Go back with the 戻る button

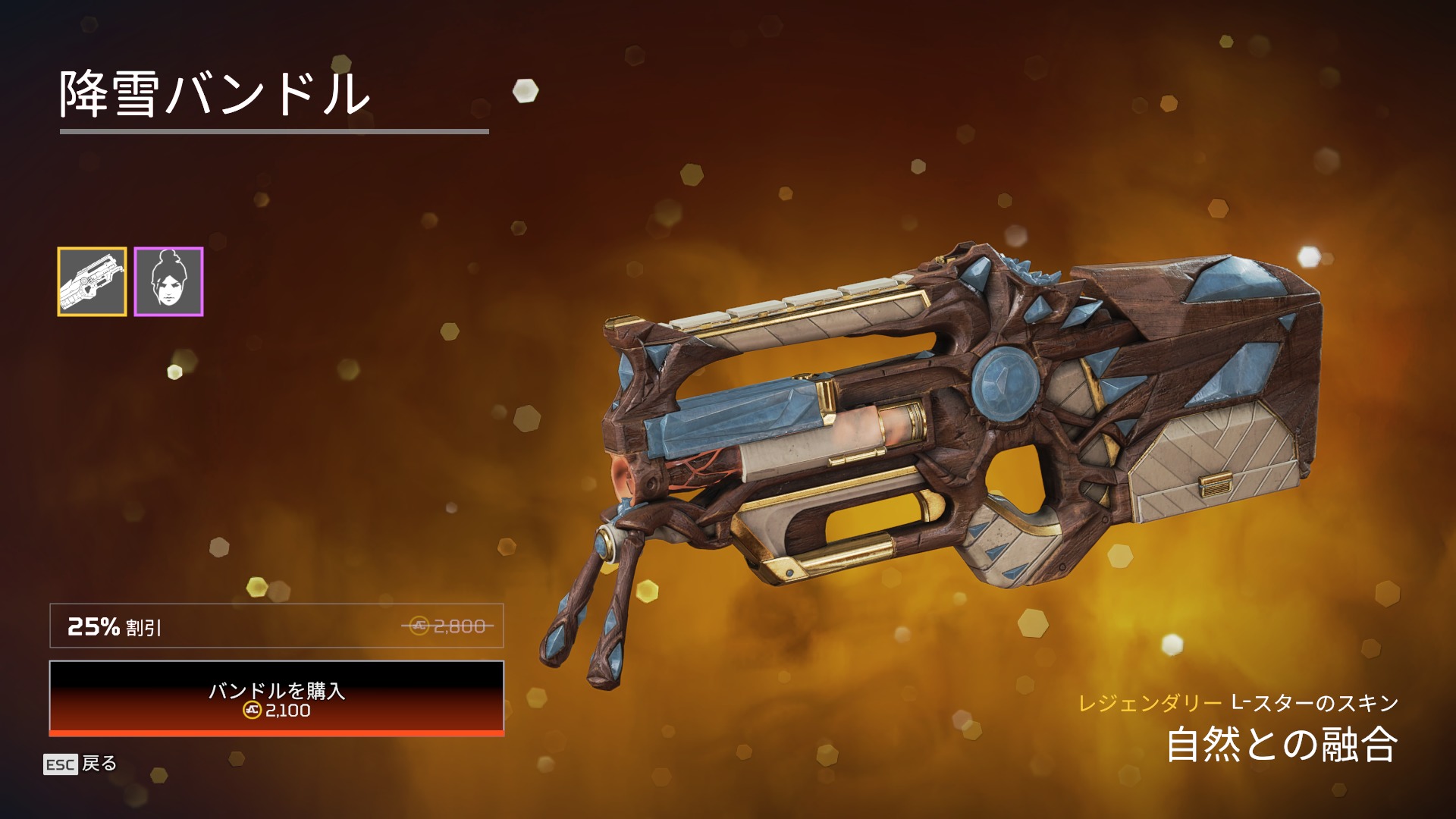tap(80, 764)
